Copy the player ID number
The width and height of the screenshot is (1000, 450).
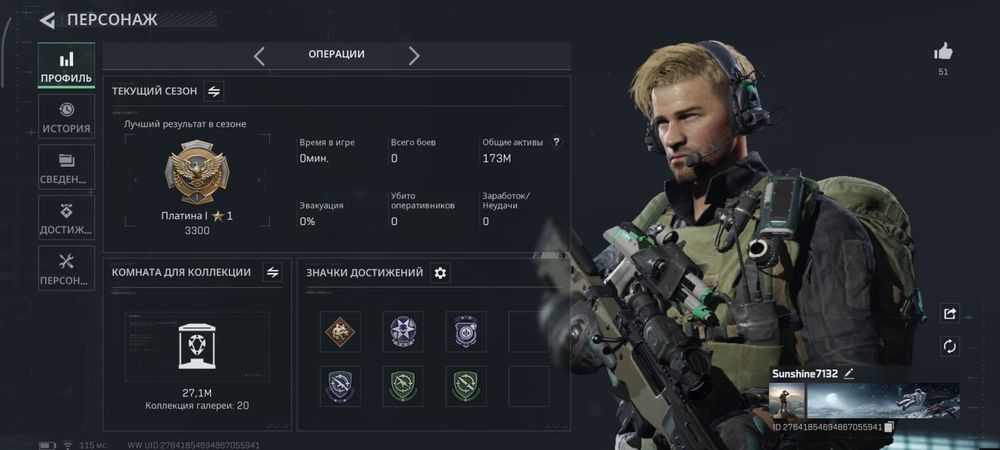[888, 427]
